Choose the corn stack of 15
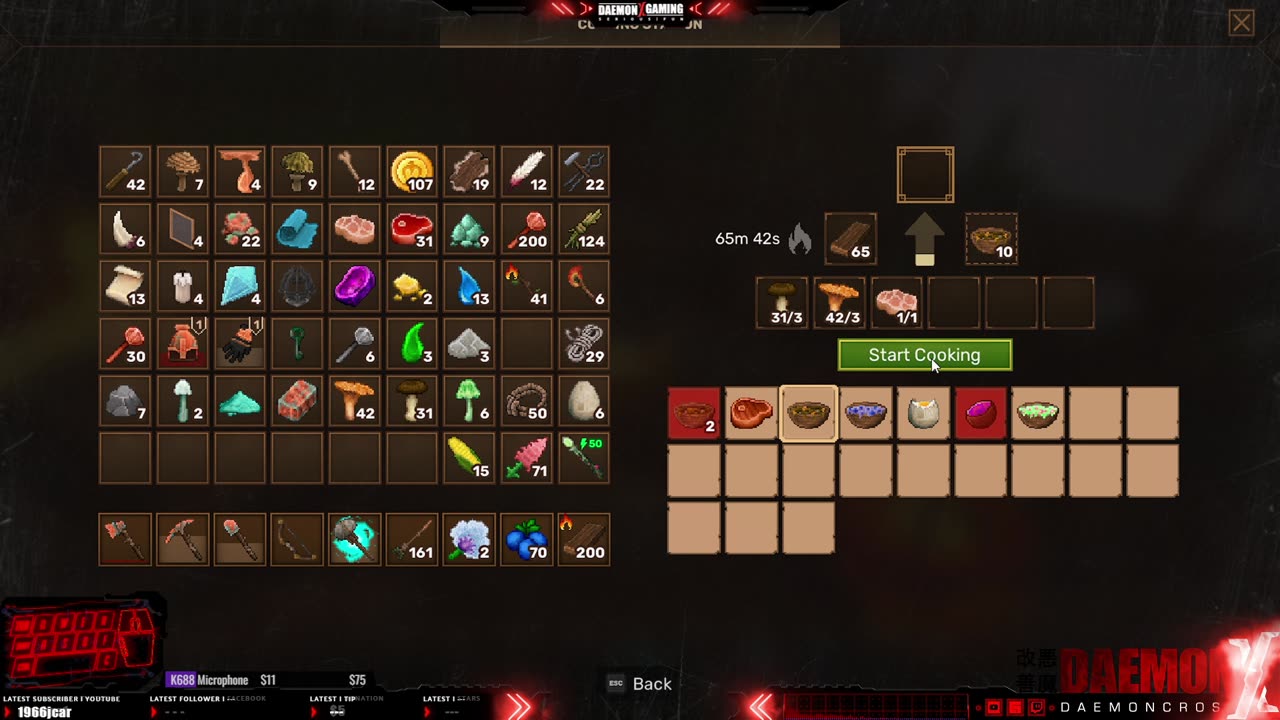The width and height of the screenshot is (1280, 720). pyautogui.click(x=469, y=458)
